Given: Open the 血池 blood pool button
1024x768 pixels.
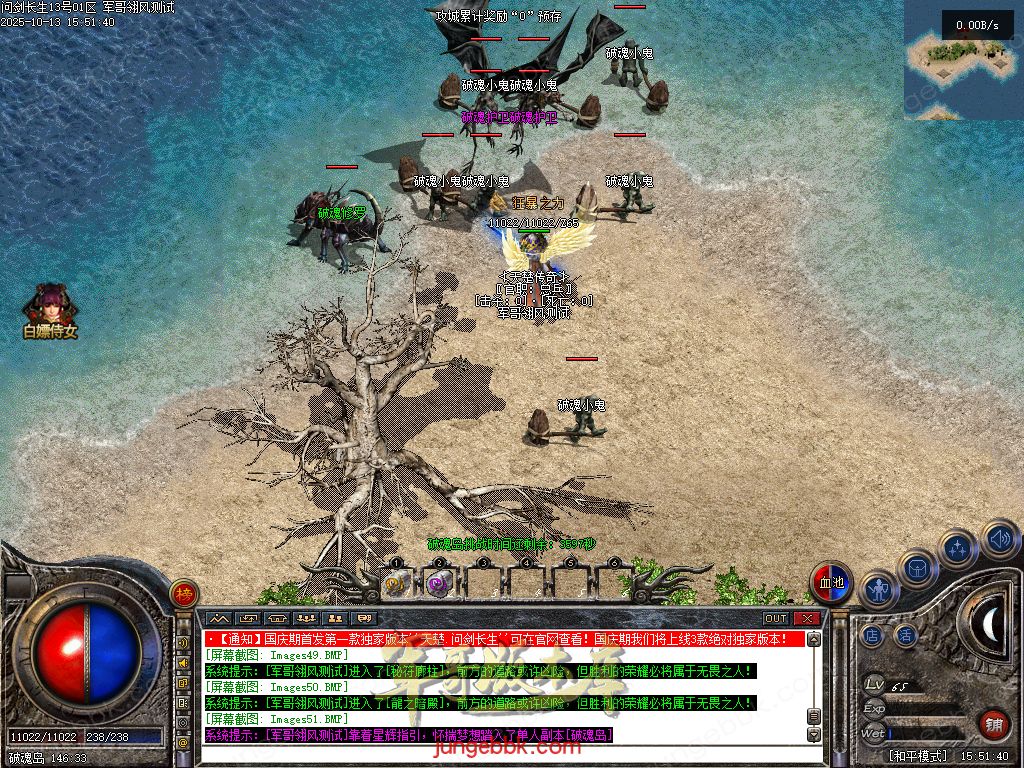Looking at the screenshot, I should click(831, 582).
